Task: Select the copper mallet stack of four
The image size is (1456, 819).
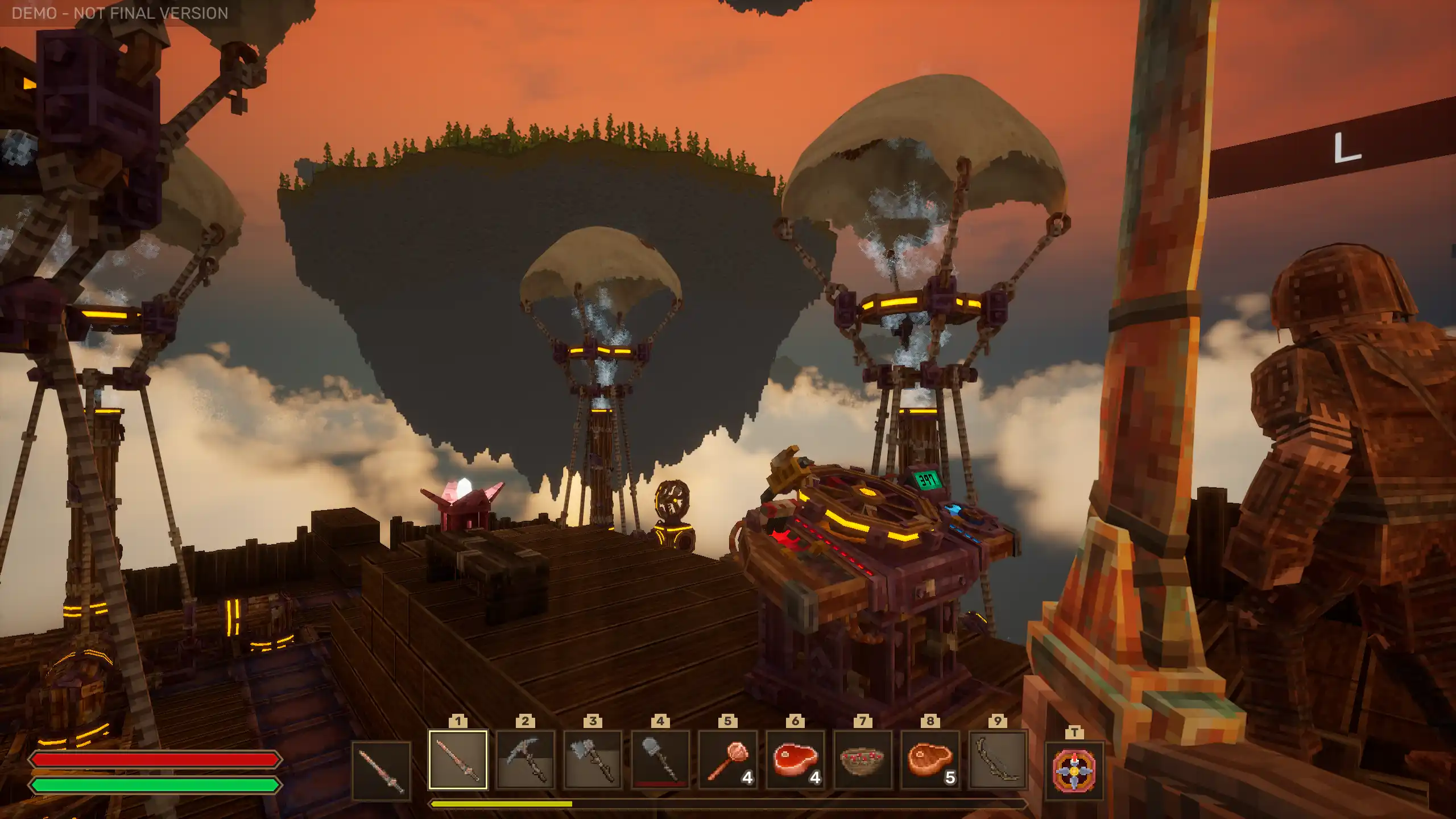Action: (x=727, y=760)
